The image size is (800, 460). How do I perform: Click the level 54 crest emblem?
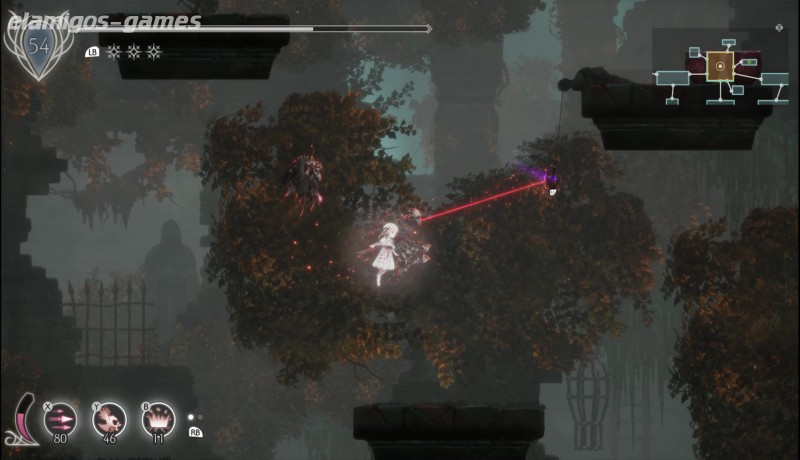39,46
